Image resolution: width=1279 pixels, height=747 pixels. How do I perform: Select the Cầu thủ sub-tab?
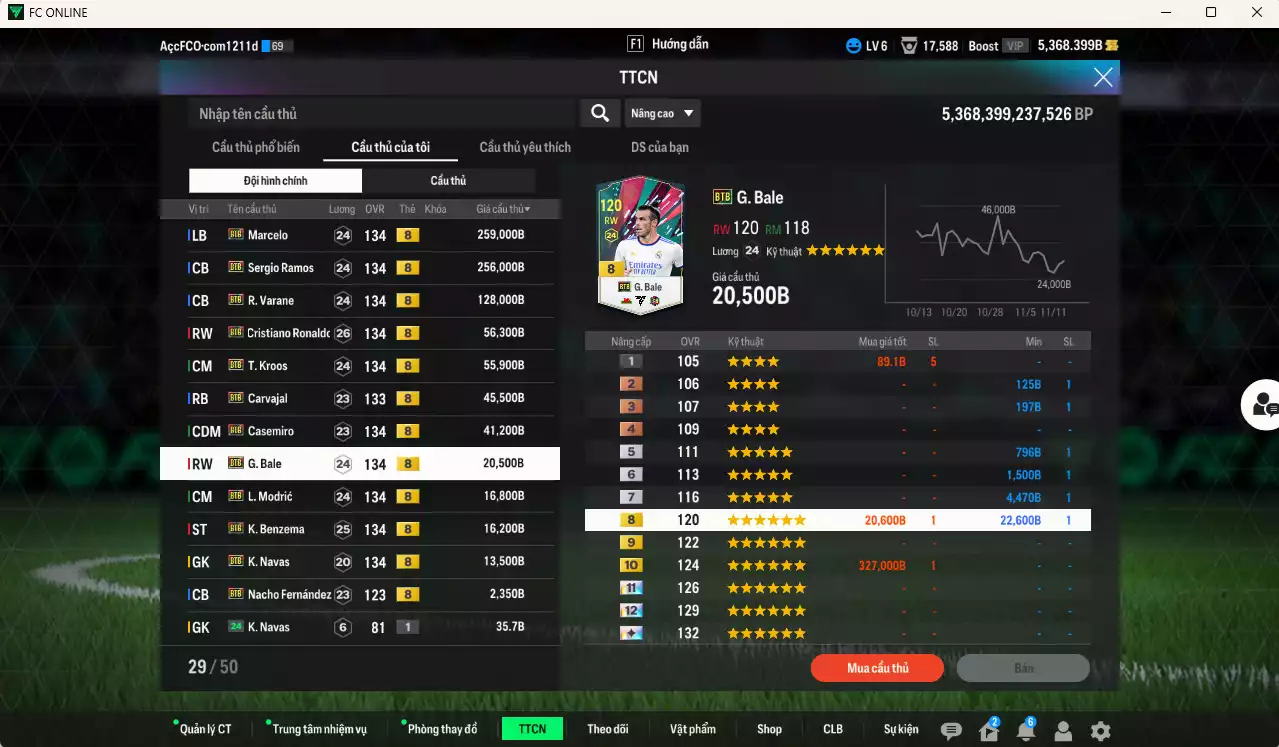click(x=448, y=181)
